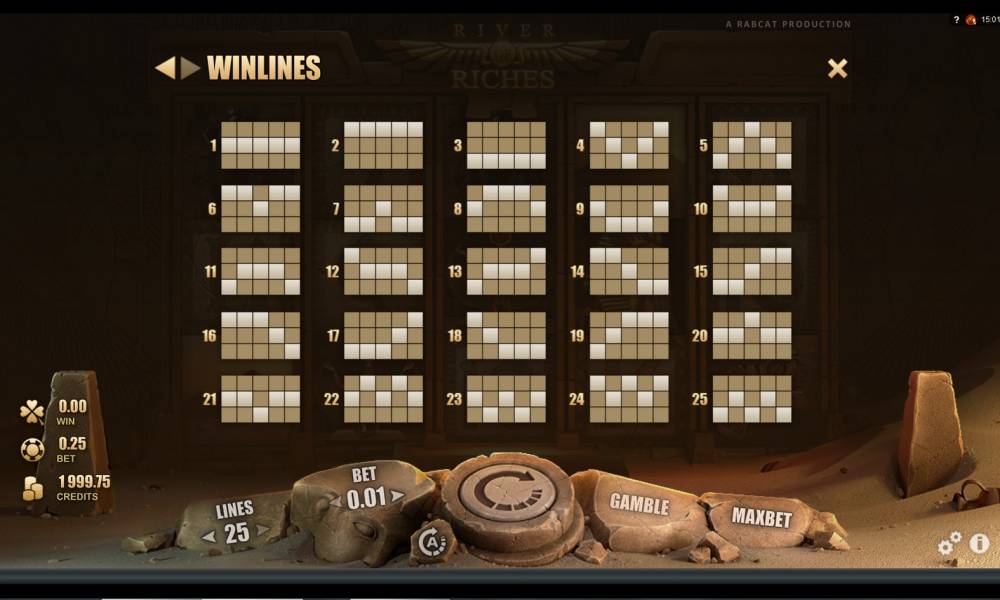Show the game info
1000x600 pixels.
(979, 543)
